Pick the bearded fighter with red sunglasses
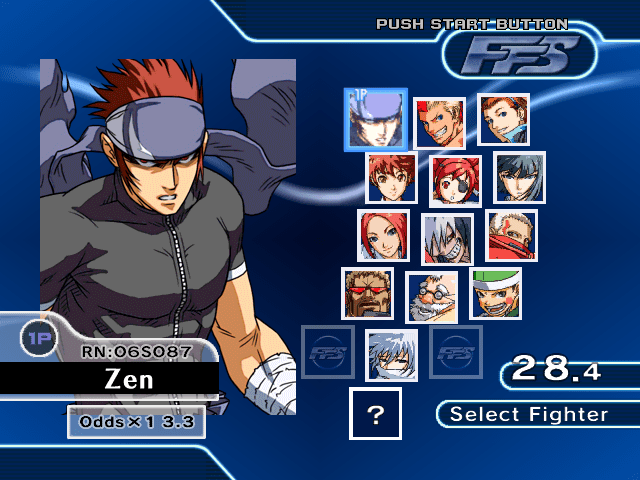This screenshot has width=640, height=480. 367,293
